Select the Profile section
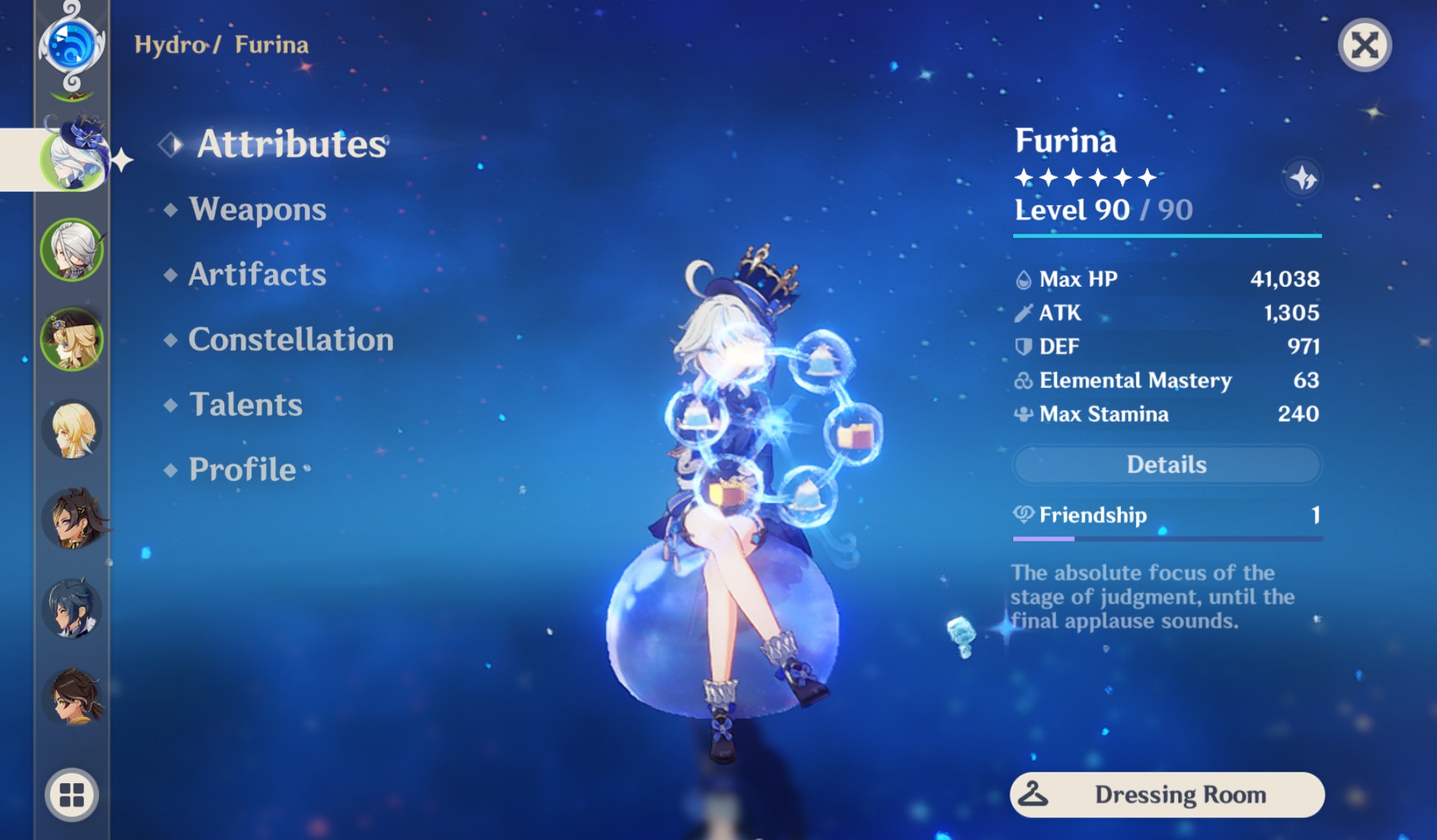The height and width of the screenshot is (840, 1437). pos(239,469)
